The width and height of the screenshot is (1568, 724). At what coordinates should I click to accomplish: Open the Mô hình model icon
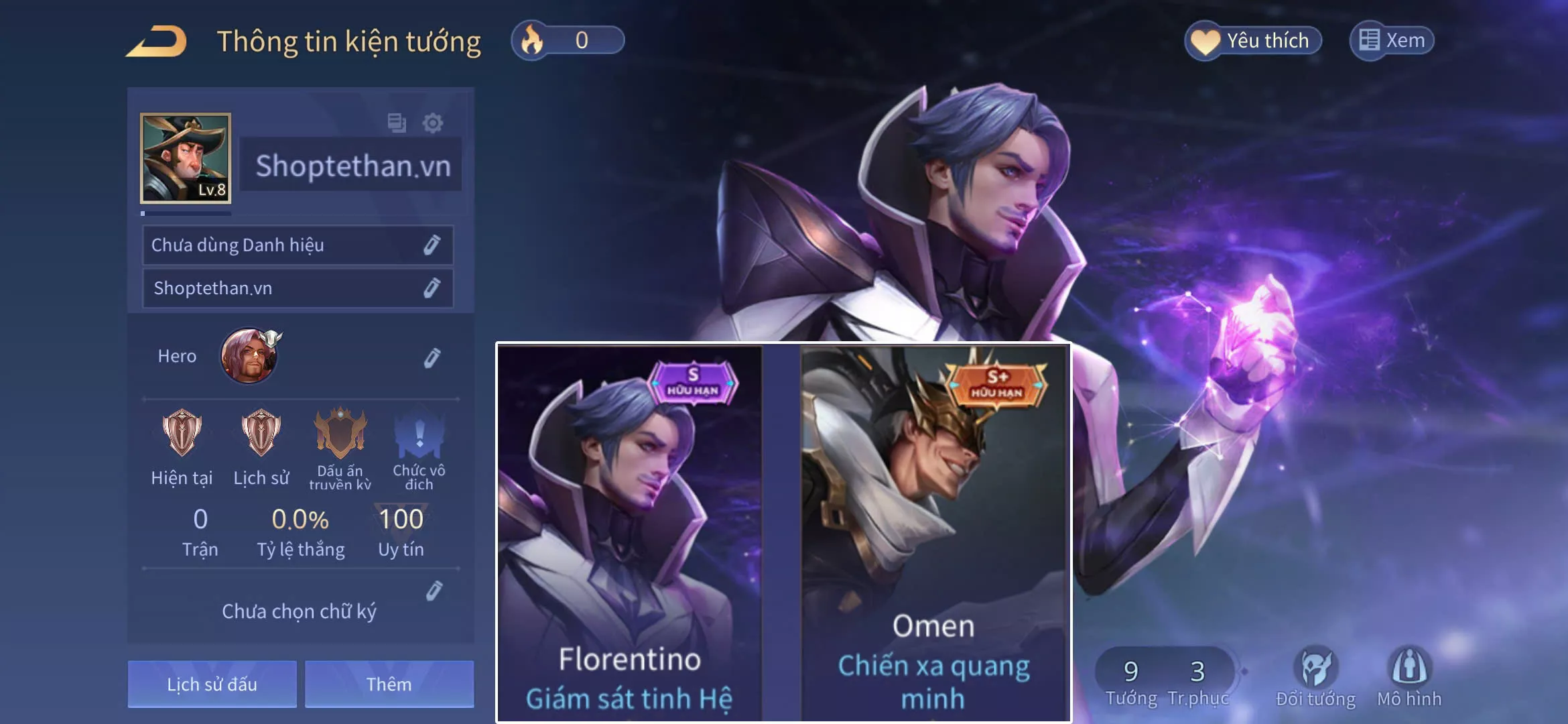[x=1409, y=676]
